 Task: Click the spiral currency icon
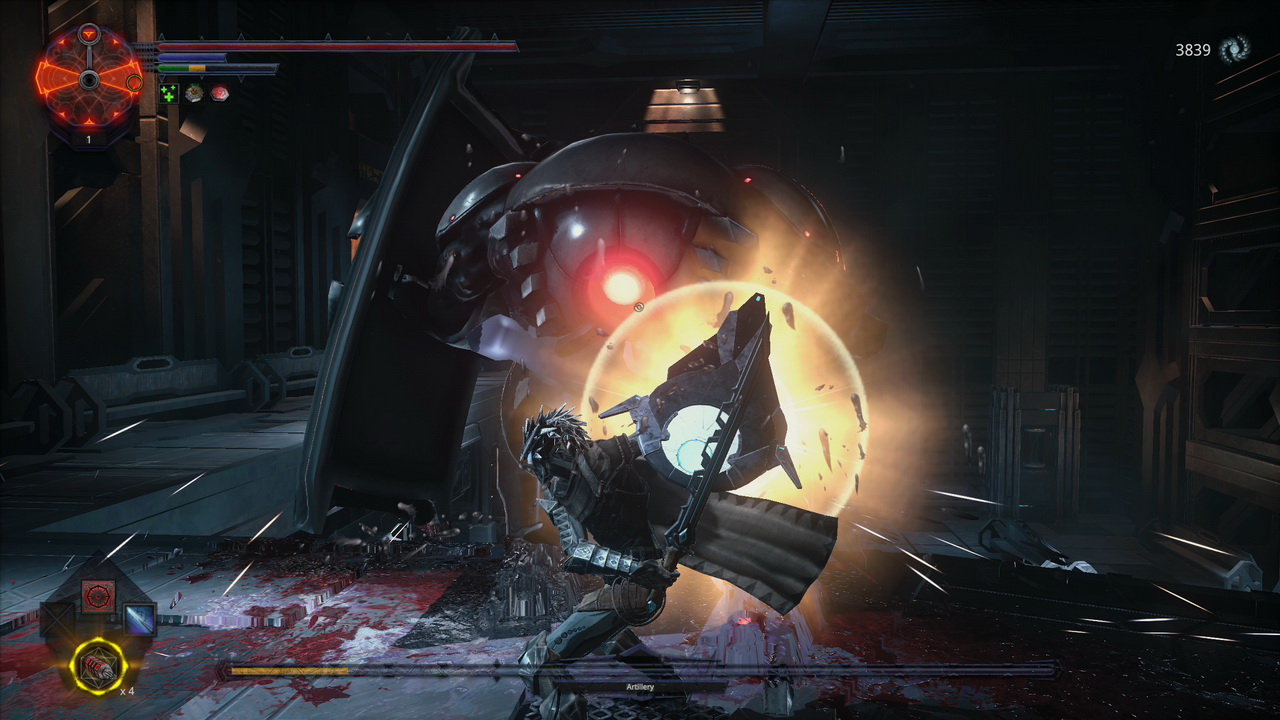click(1233, 49)
